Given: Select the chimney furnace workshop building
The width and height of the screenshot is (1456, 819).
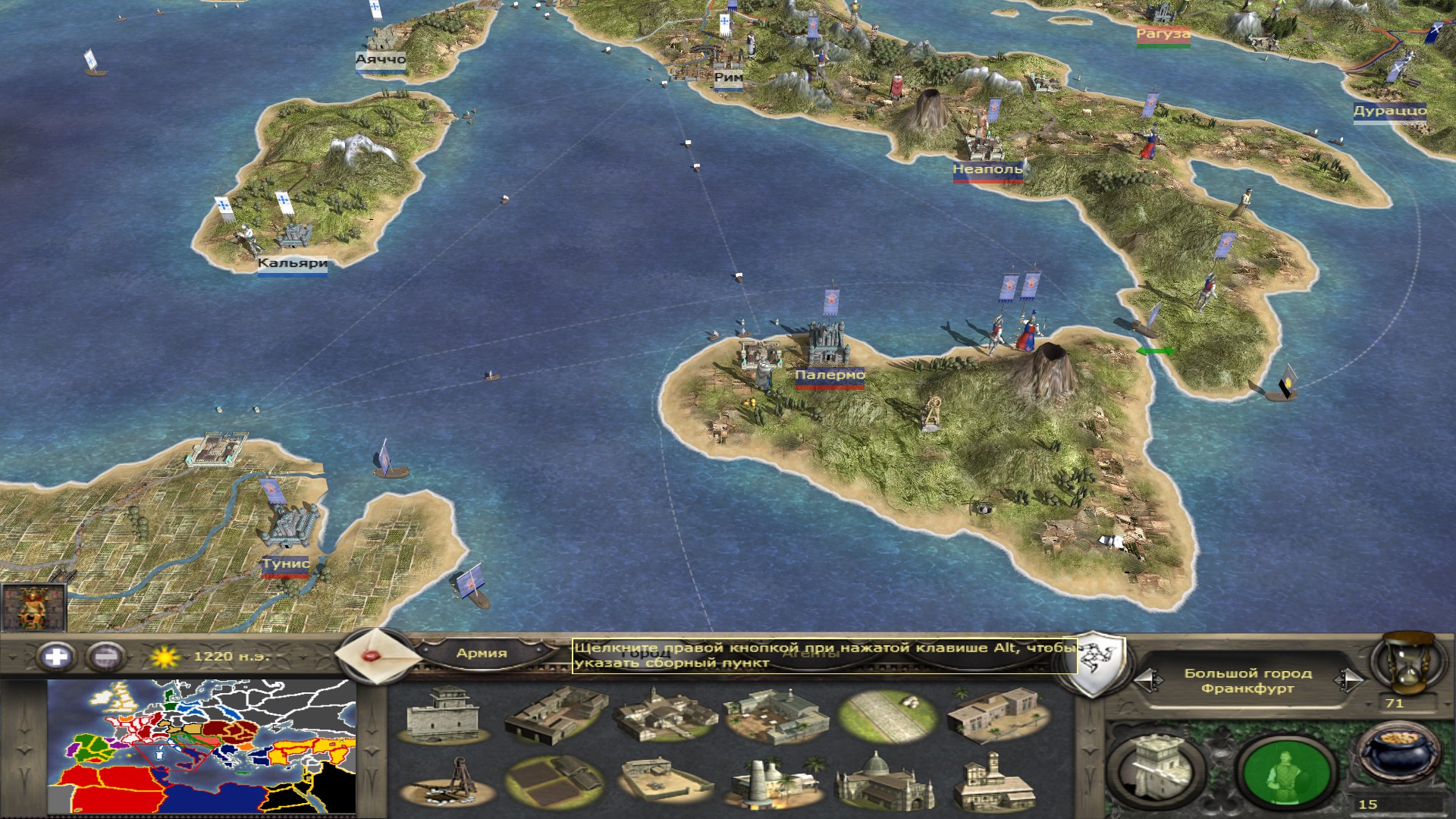Looking at the screenshot, I should click(x=773, y=783).
